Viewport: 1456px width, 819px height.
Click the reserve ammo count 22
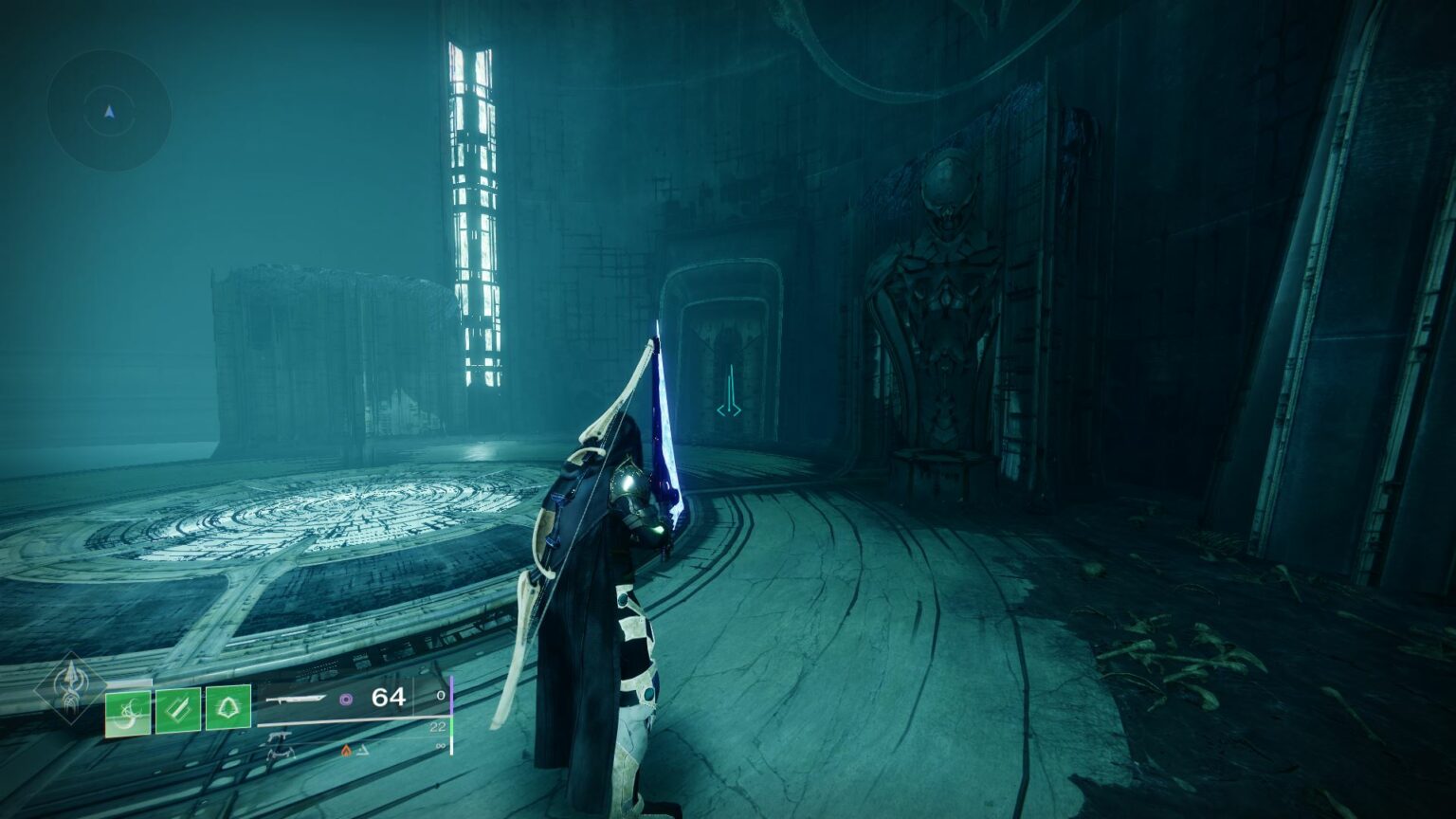439,726
